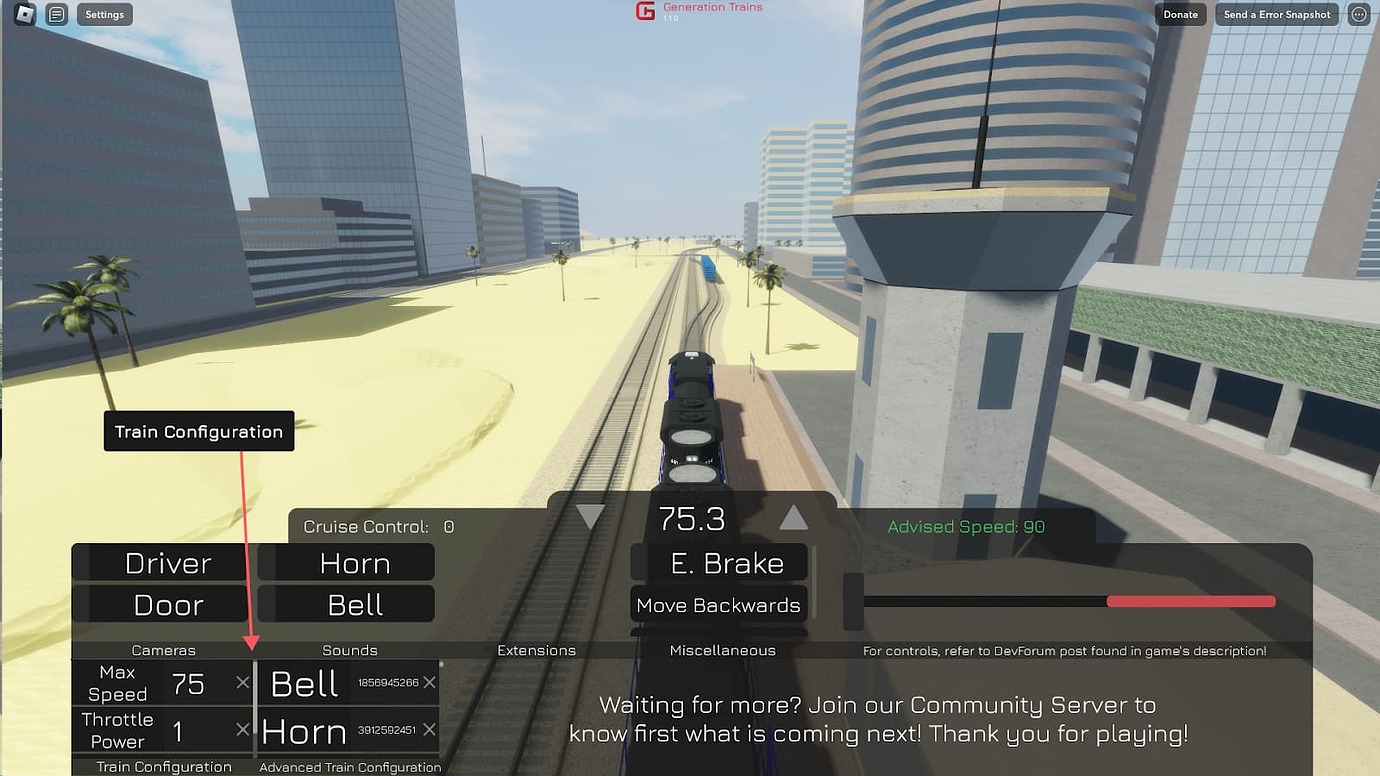Clear the Max Speed value with its X

click(242, 683)
